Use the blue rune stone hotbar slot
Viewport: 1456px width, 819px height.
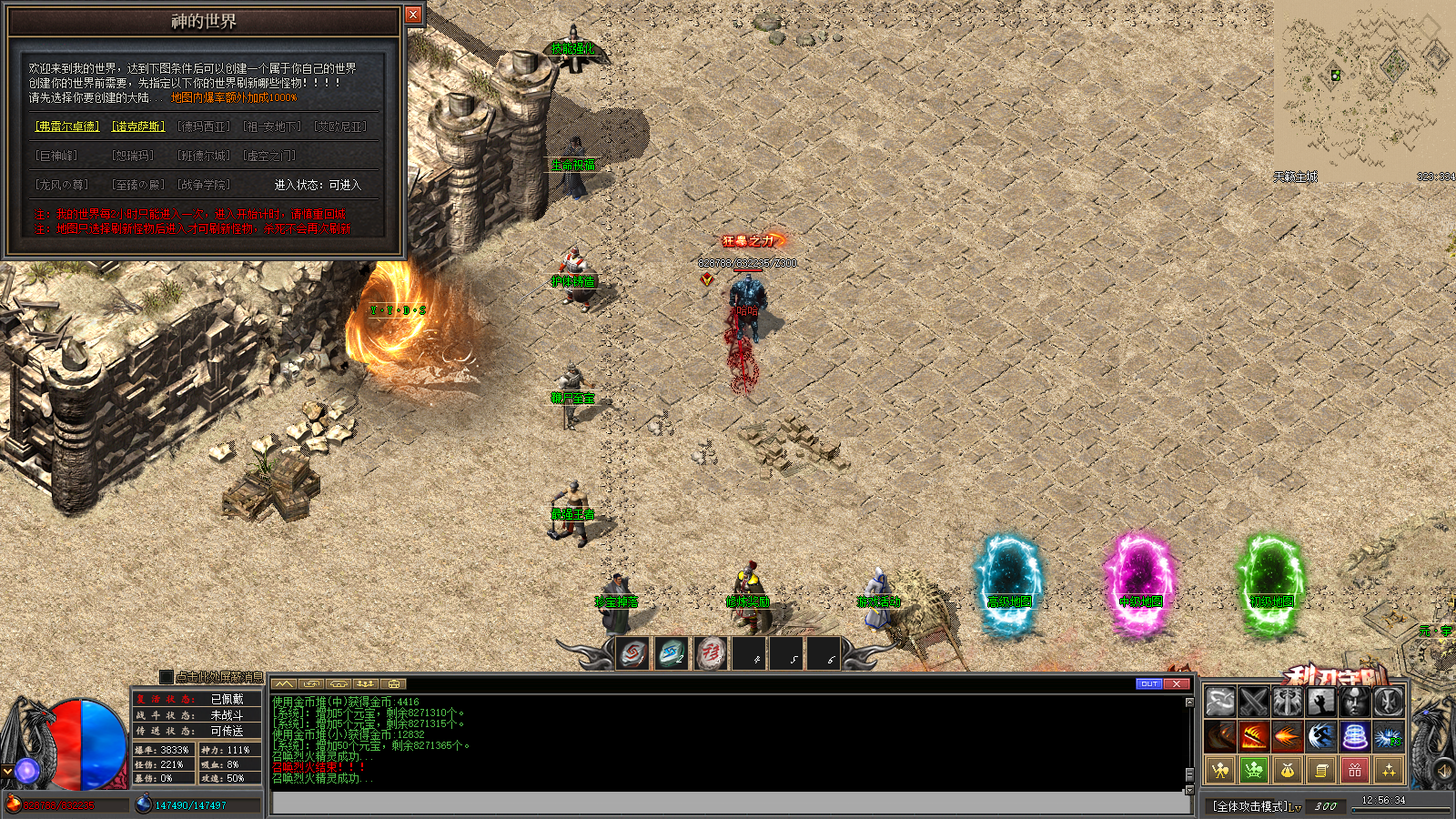[x=672, y=653]
